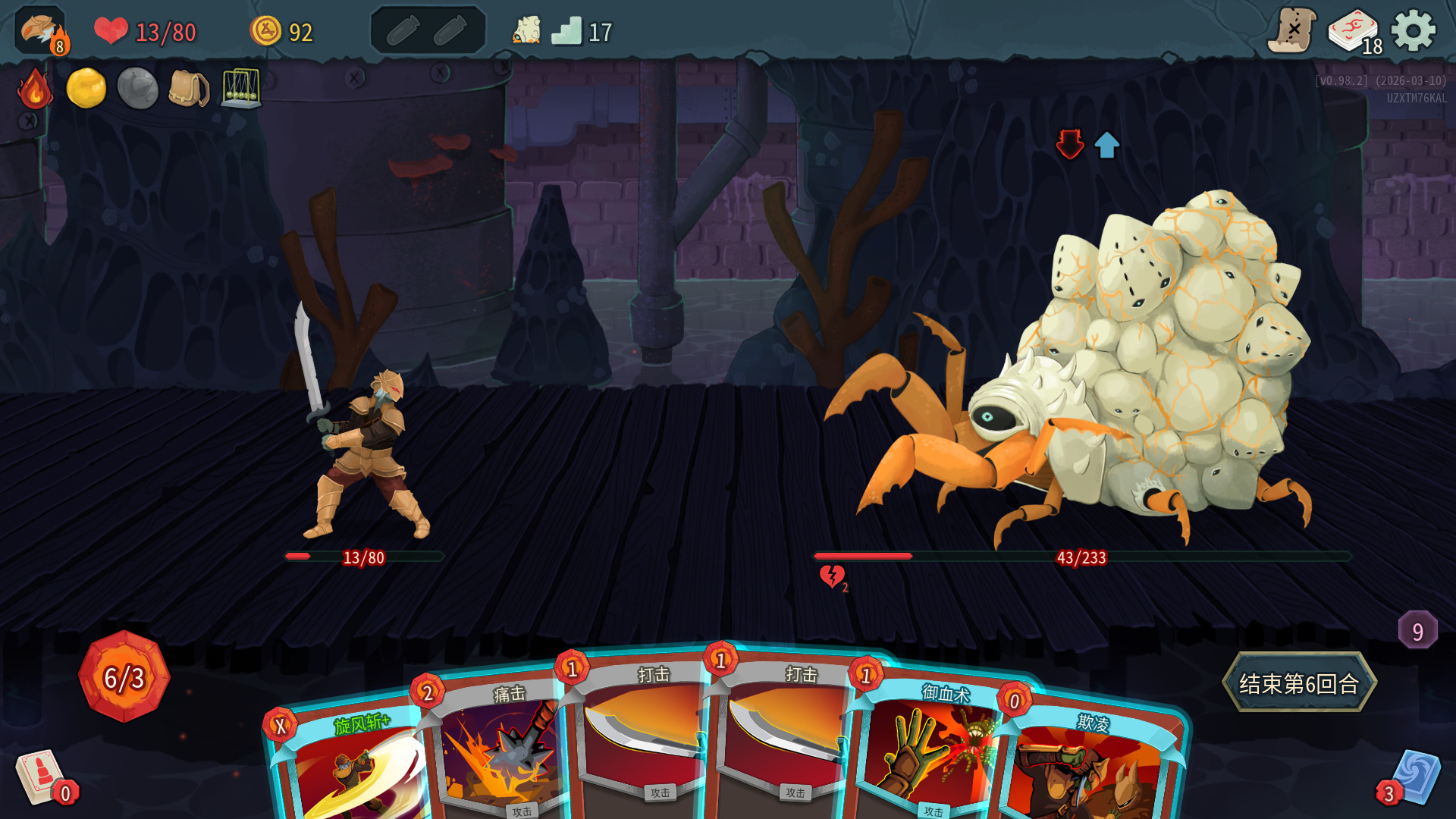Viewport: 1456px width, 819px height.
Task: Play the 旋风斩+ card
Action: pos(349,766)
